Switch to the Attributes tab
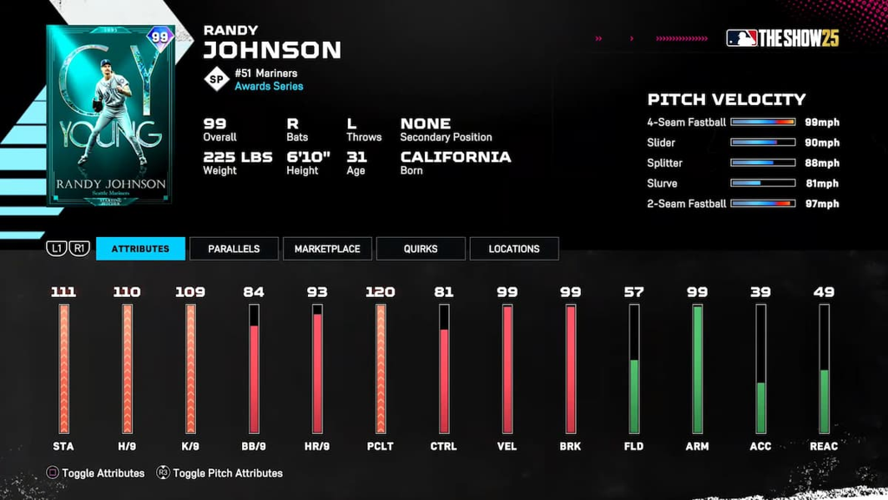The width and height of the screenshot is (888, 500). tap(140, 249)
